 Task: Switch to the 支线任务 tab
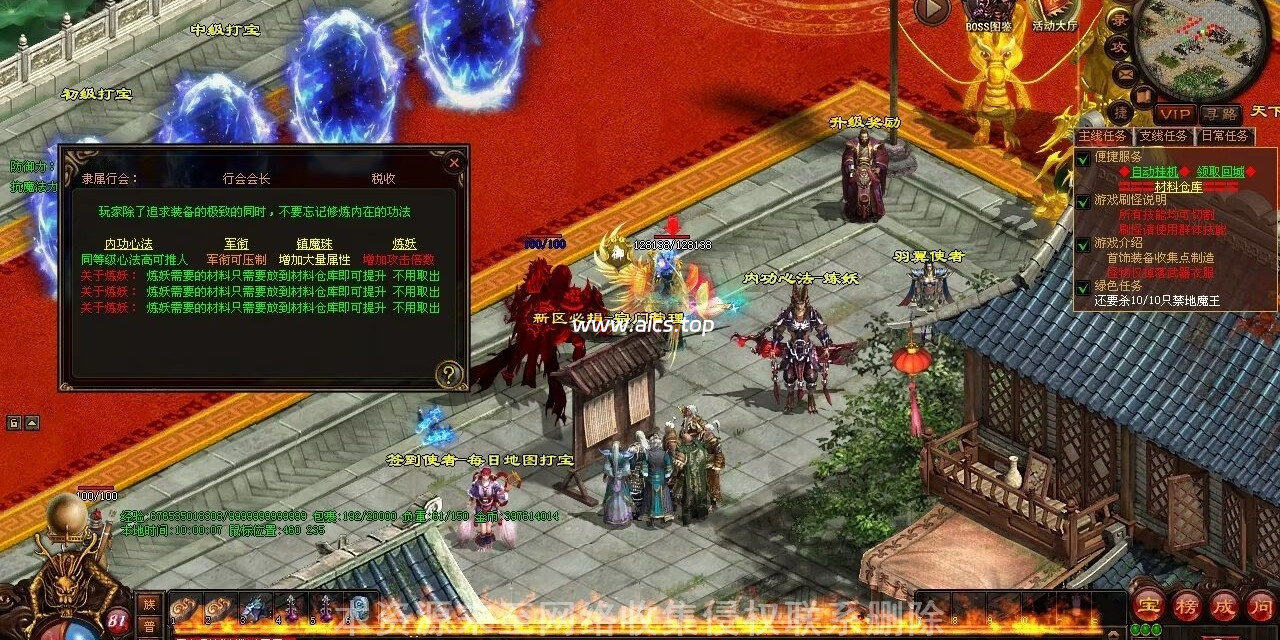coord(1163,136)
